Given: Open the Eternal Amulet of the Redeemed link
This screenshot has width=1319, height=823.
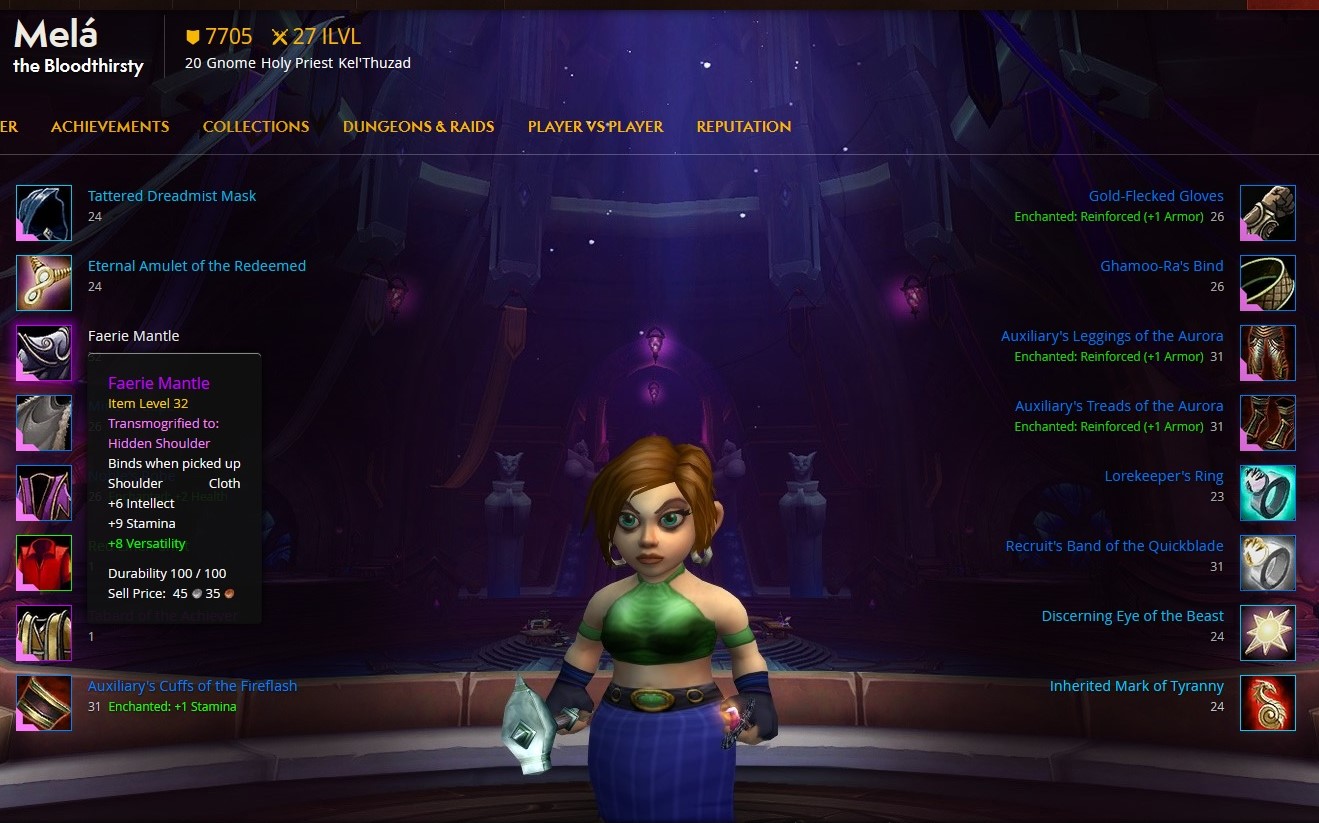Looking at the screenshot, I should click(x=197, y=266).
